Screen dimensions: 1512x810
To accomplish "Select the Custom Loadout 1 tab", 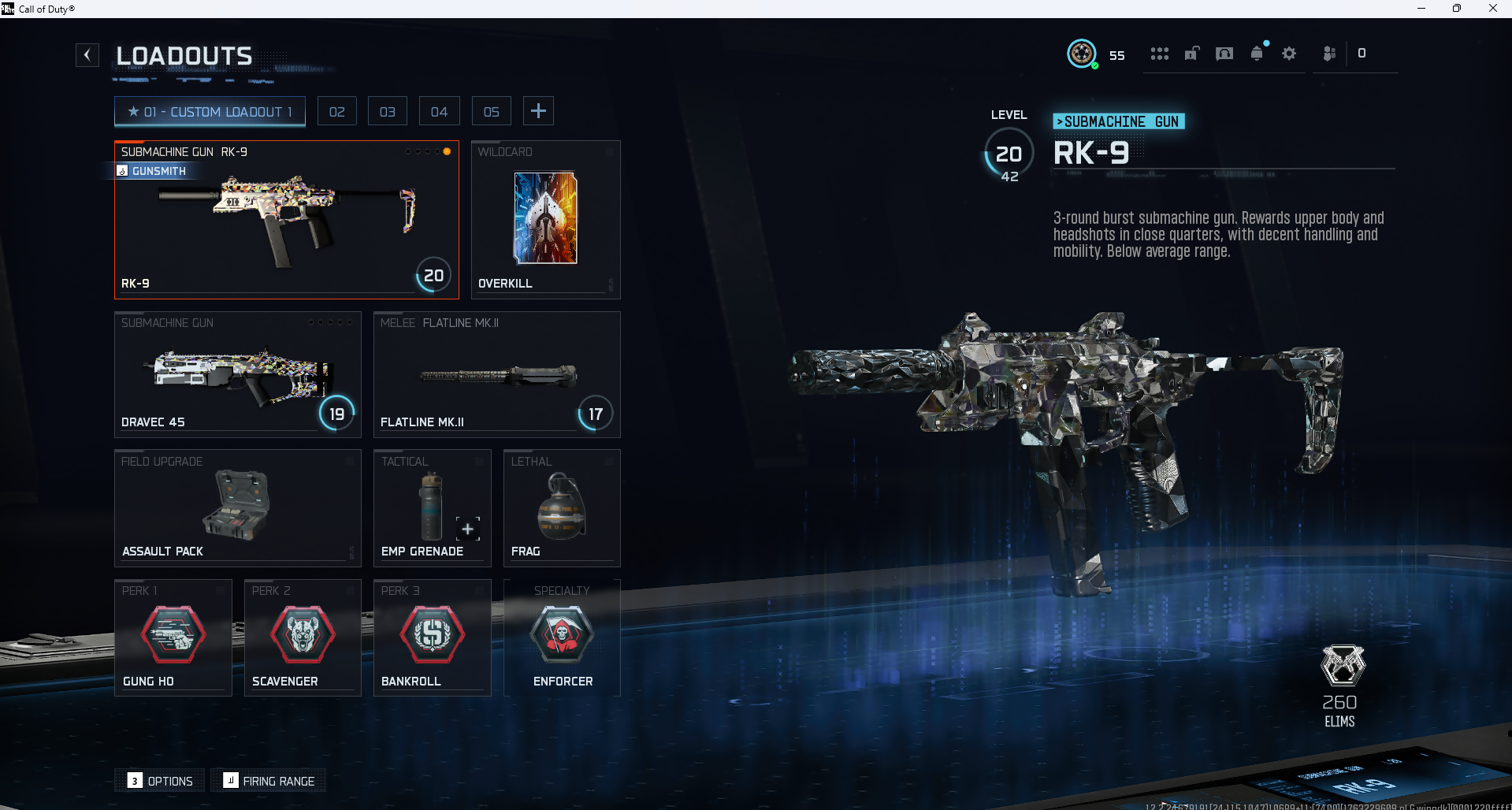I will [210, 112].
